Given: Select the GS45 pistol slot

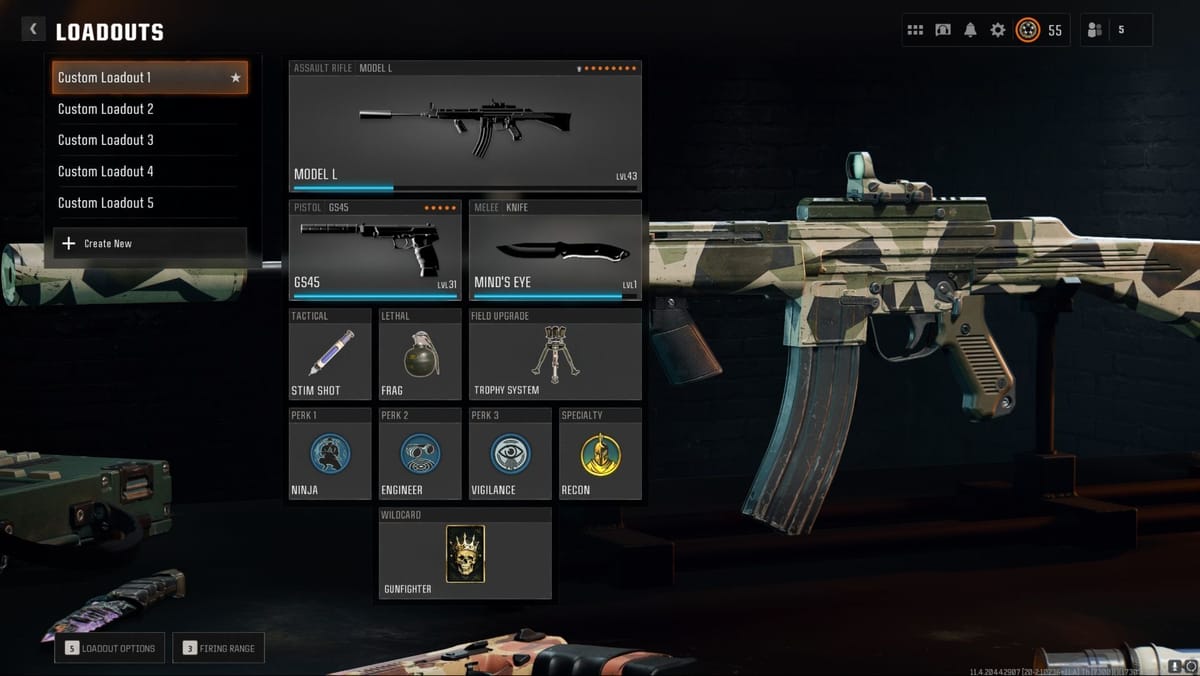Looking at the screenshot, I should (375, 250).
